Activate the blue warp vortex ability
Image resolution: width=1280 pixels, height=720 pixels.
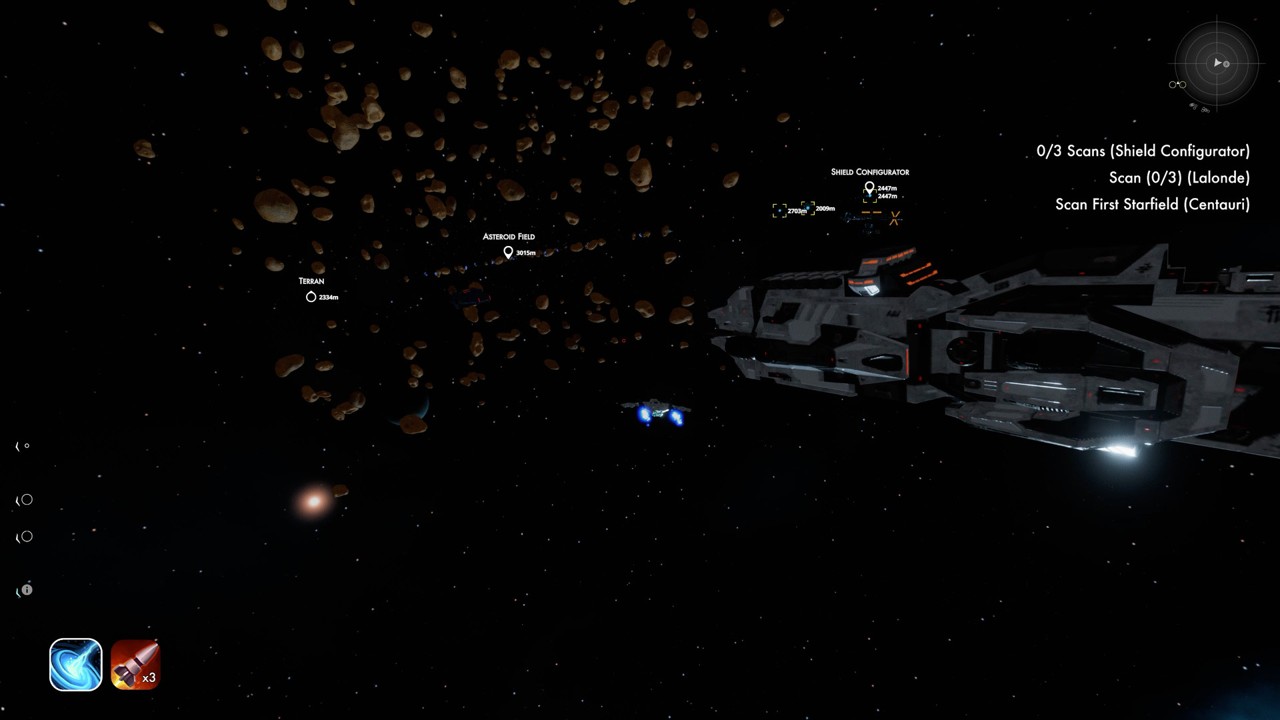[76, 665]
